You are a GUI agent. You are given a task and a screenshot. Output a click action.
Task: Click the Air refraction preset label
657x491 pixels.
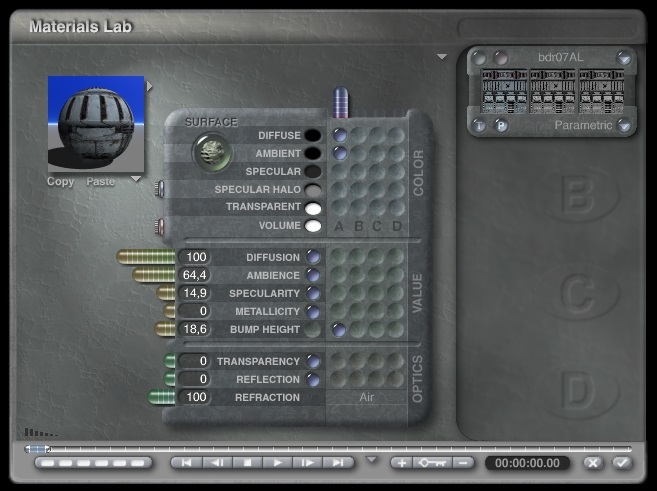[366, 398]
